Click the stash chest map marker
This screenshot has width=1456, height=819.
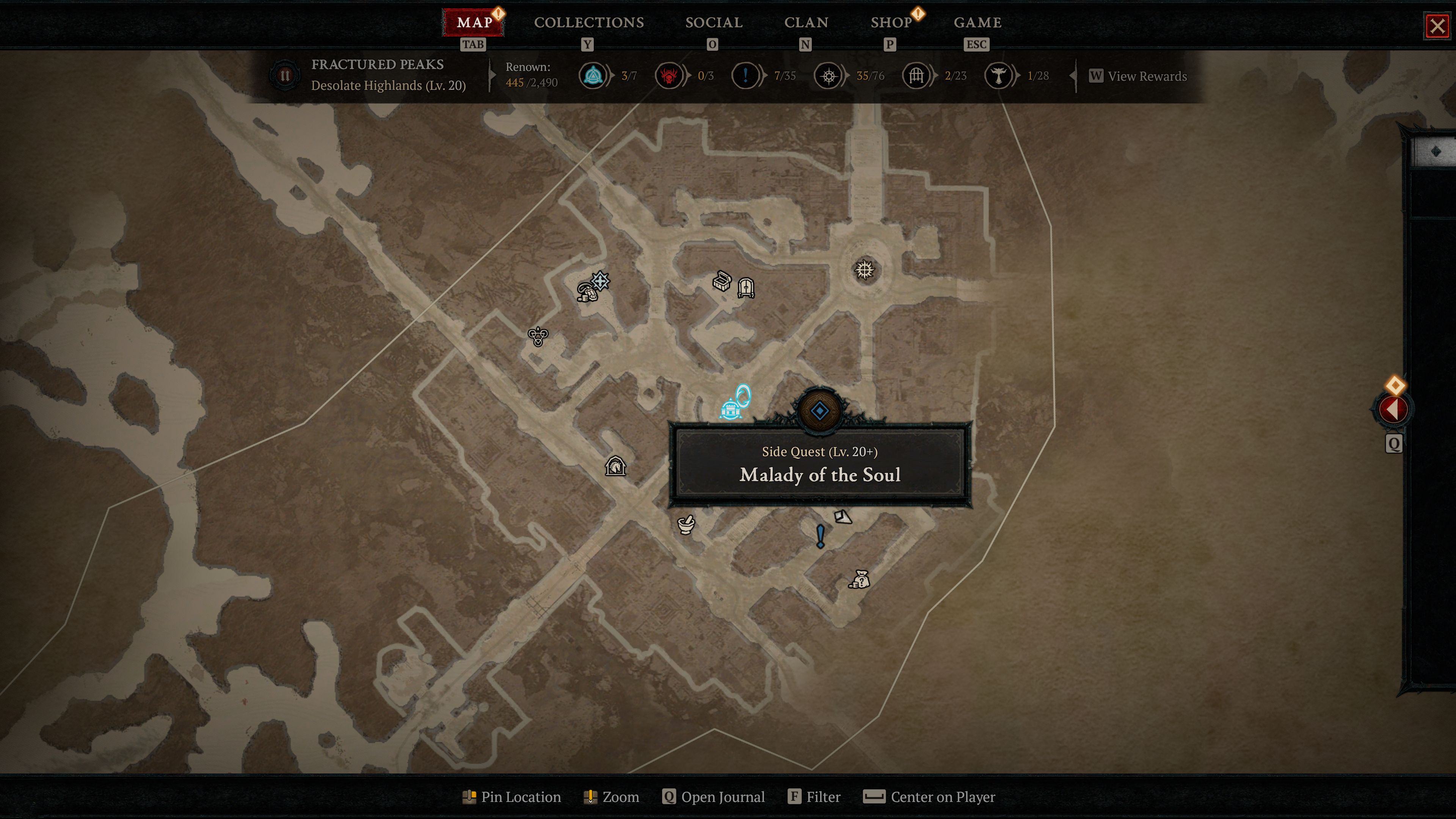tap(722, 280)
